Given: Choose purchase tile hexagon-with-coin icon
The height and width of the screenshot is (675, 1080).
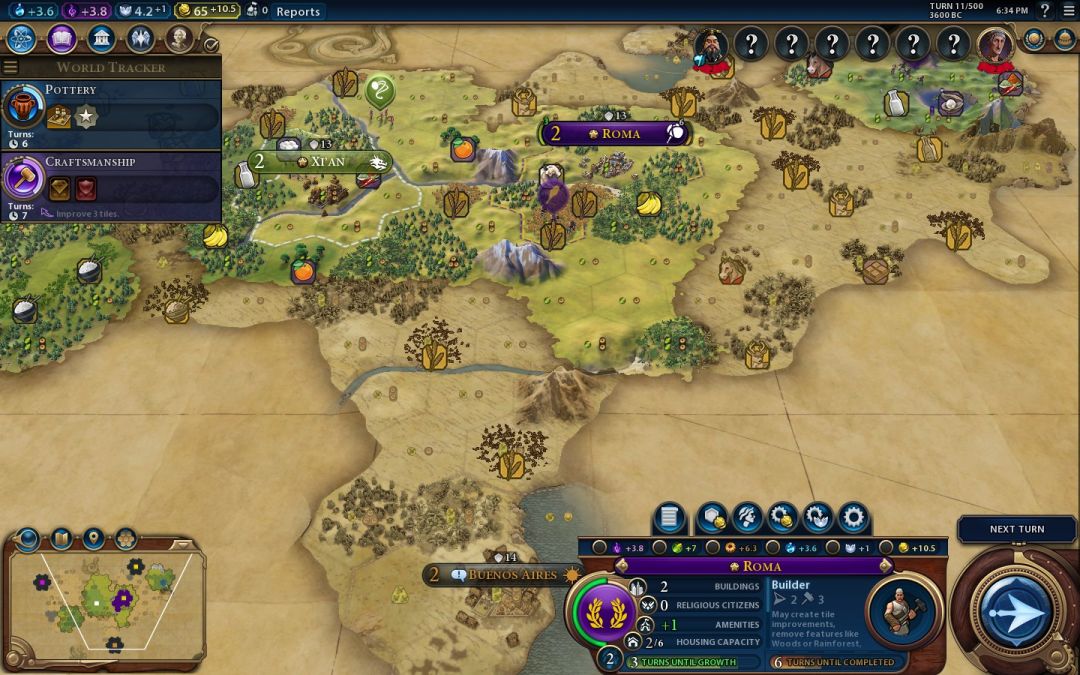Looking at the screenshot, I should click(x=711, y=518).
